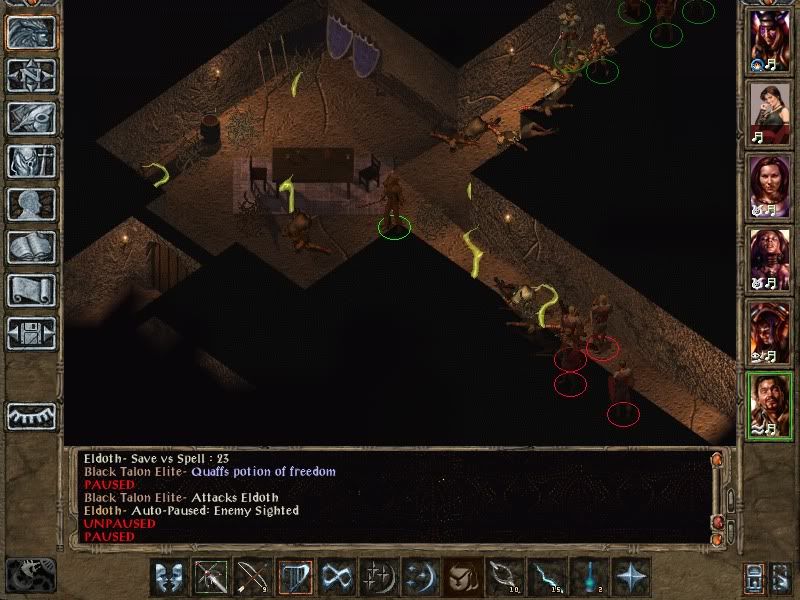This screenshot has width=800, height=600.
Task: Open the priest scroll icon
Action: [x=31, y=290]
